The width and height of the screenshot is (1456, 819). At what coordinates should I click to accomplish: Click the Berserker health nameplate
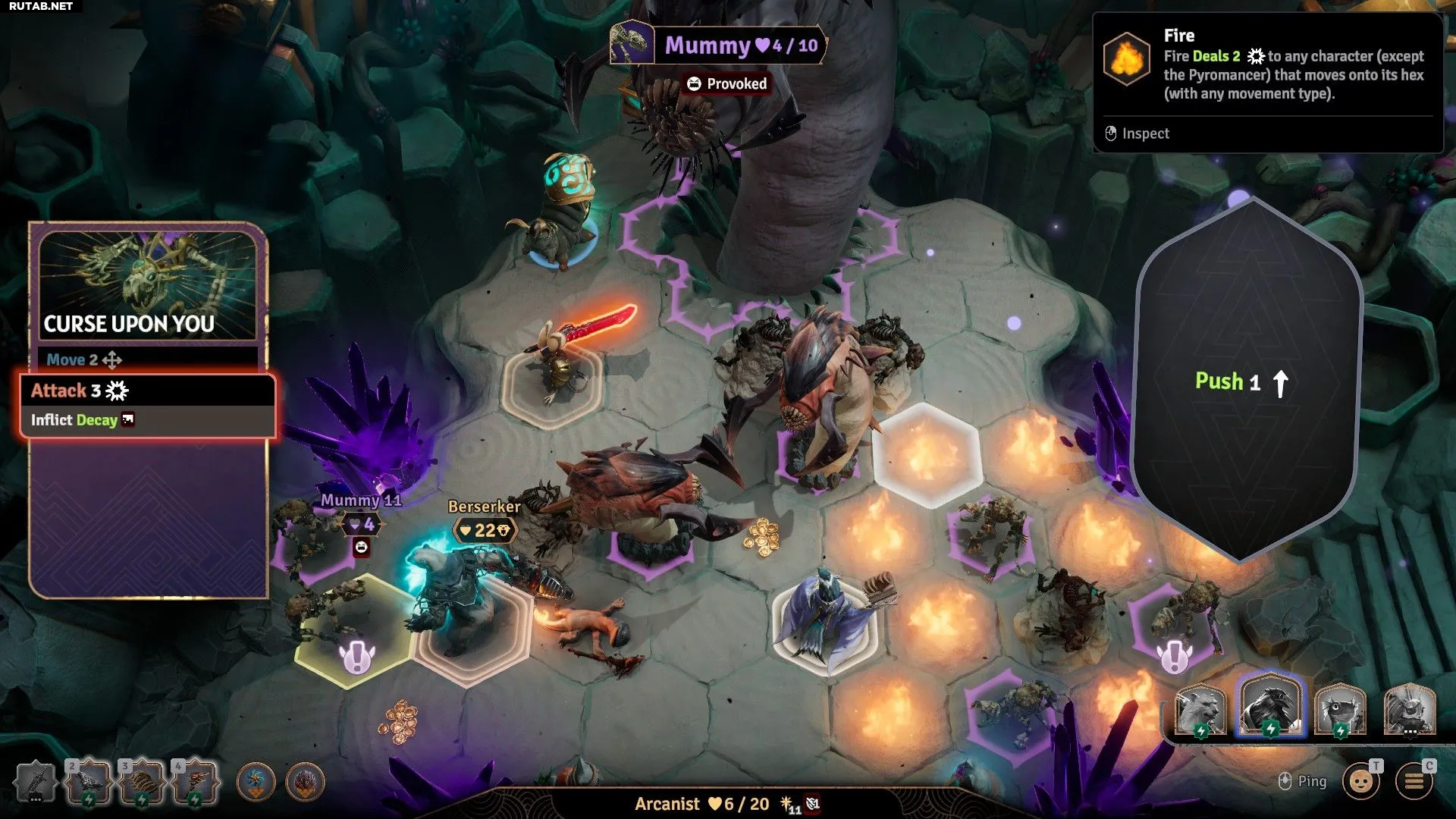(485, 530)
